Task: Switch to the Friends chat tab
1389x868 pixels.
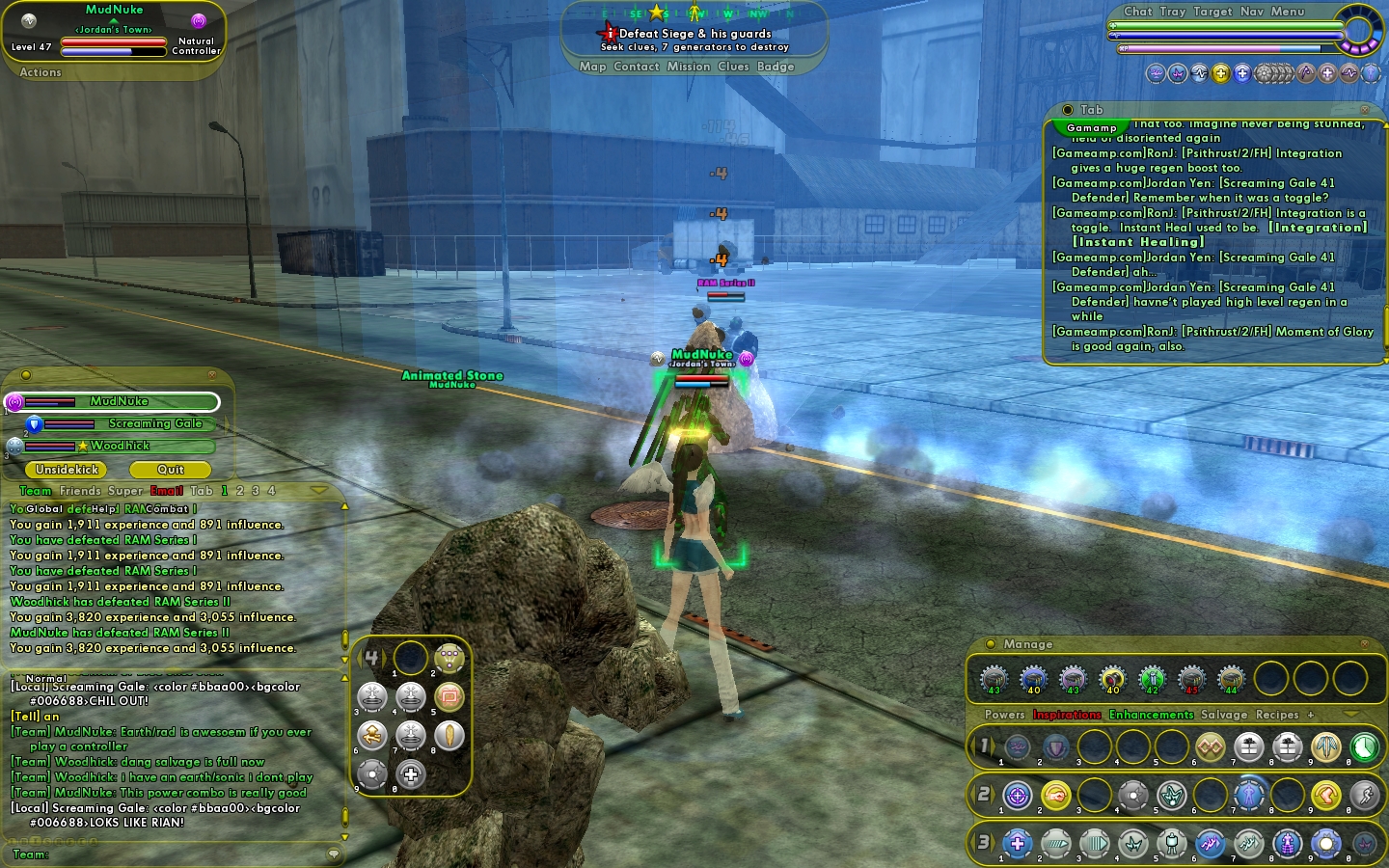Action: pyautogui.click(x=79, y=491)
